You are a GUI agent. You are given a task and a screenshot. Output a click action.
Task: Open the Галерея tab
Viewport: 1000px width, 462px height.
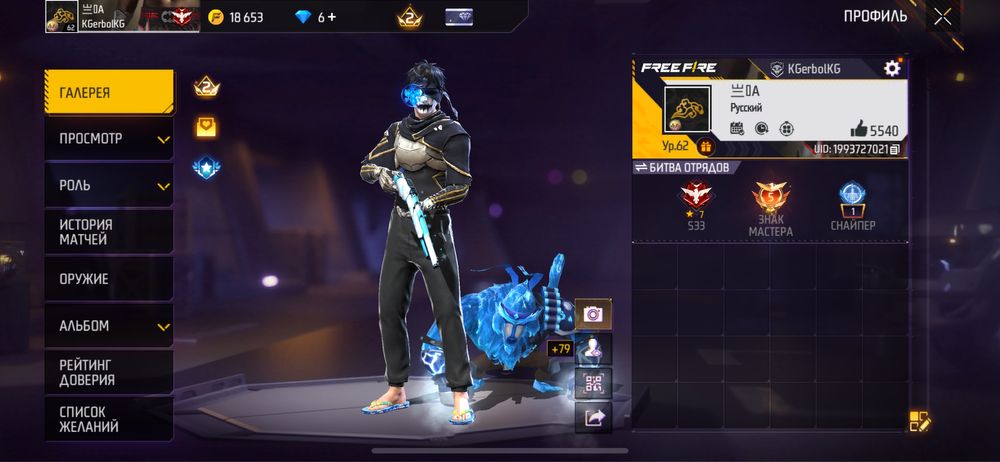pyautogui.click(x=108, y=92)
